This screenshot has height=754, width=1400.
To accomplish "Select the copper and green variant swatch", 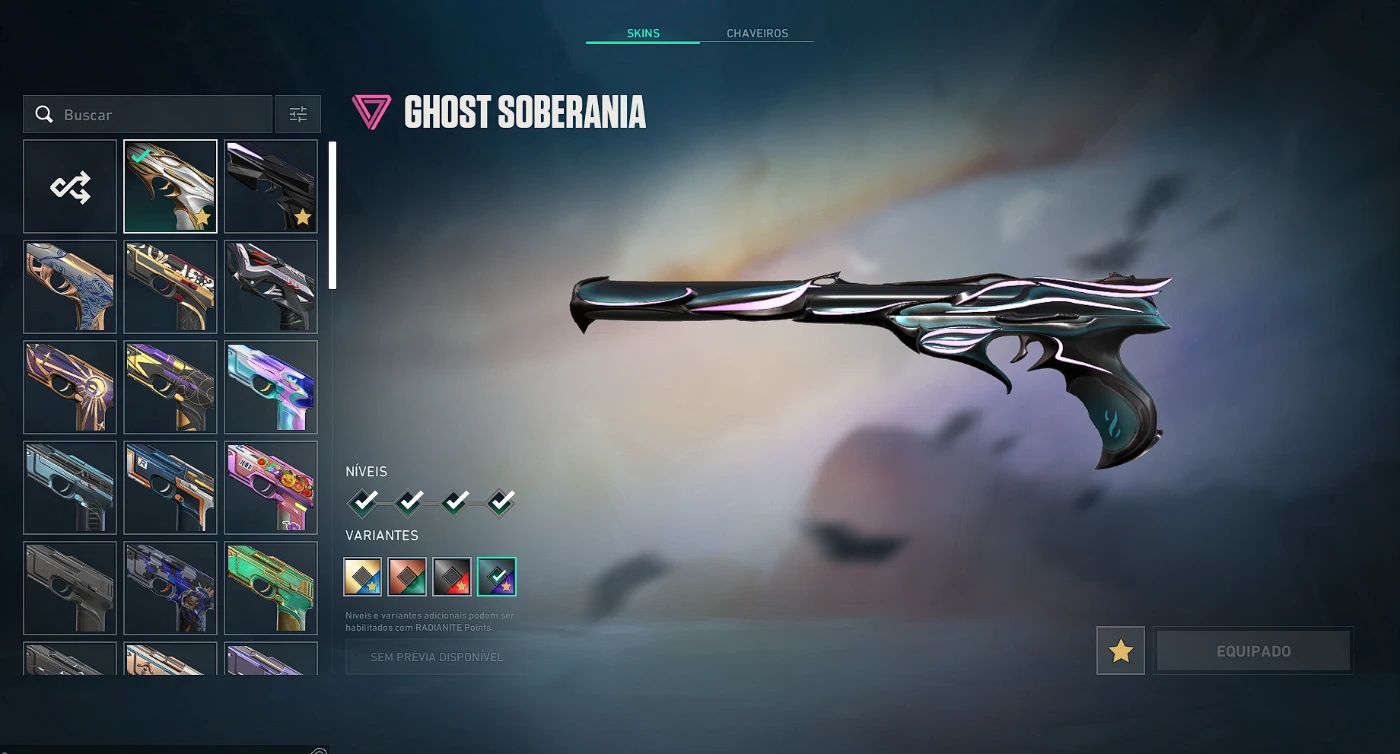I will pyautogui.click(x=407, y=577).
